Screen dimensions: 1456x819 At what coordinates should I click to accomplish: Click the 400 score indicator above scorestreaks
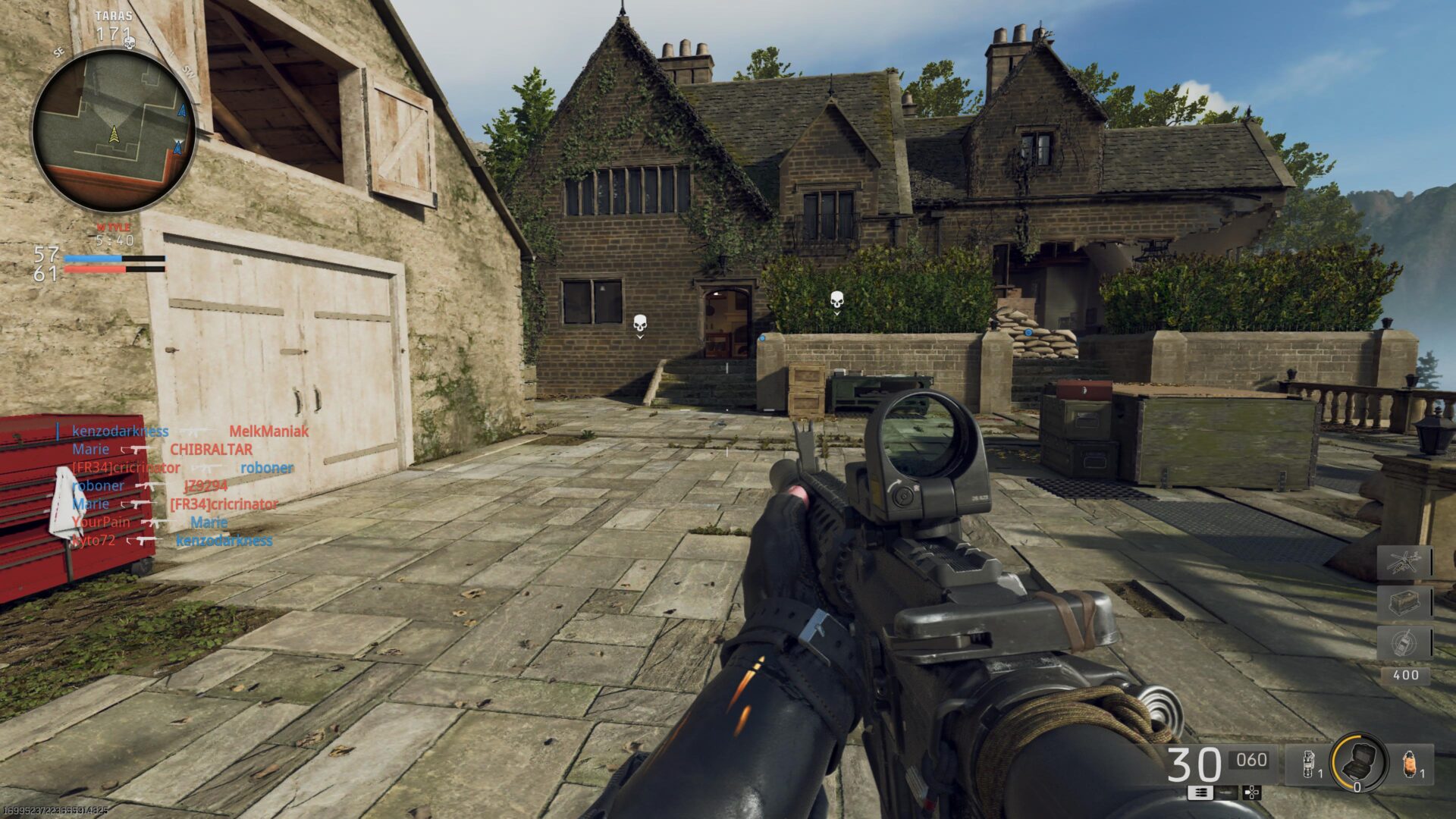coord(1407,673)
